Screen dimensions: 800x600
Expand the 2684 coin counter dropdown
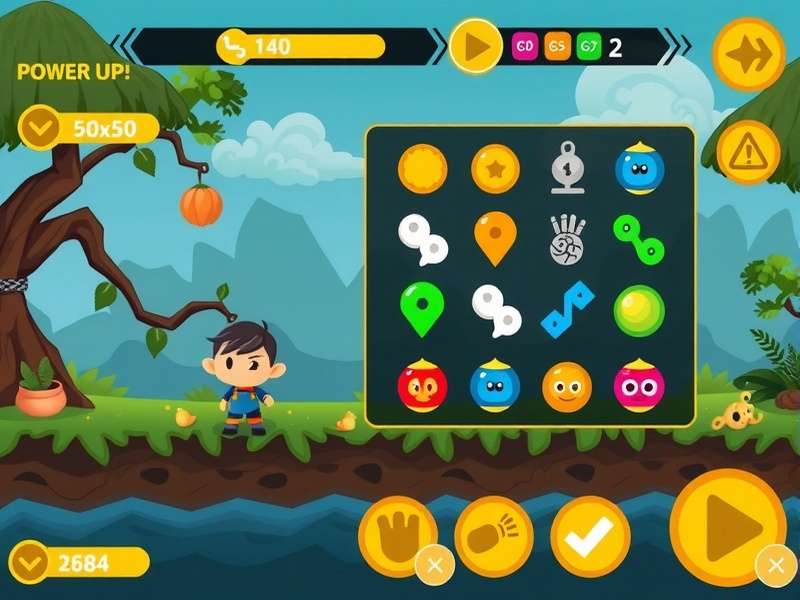click(x=30, y=562)
